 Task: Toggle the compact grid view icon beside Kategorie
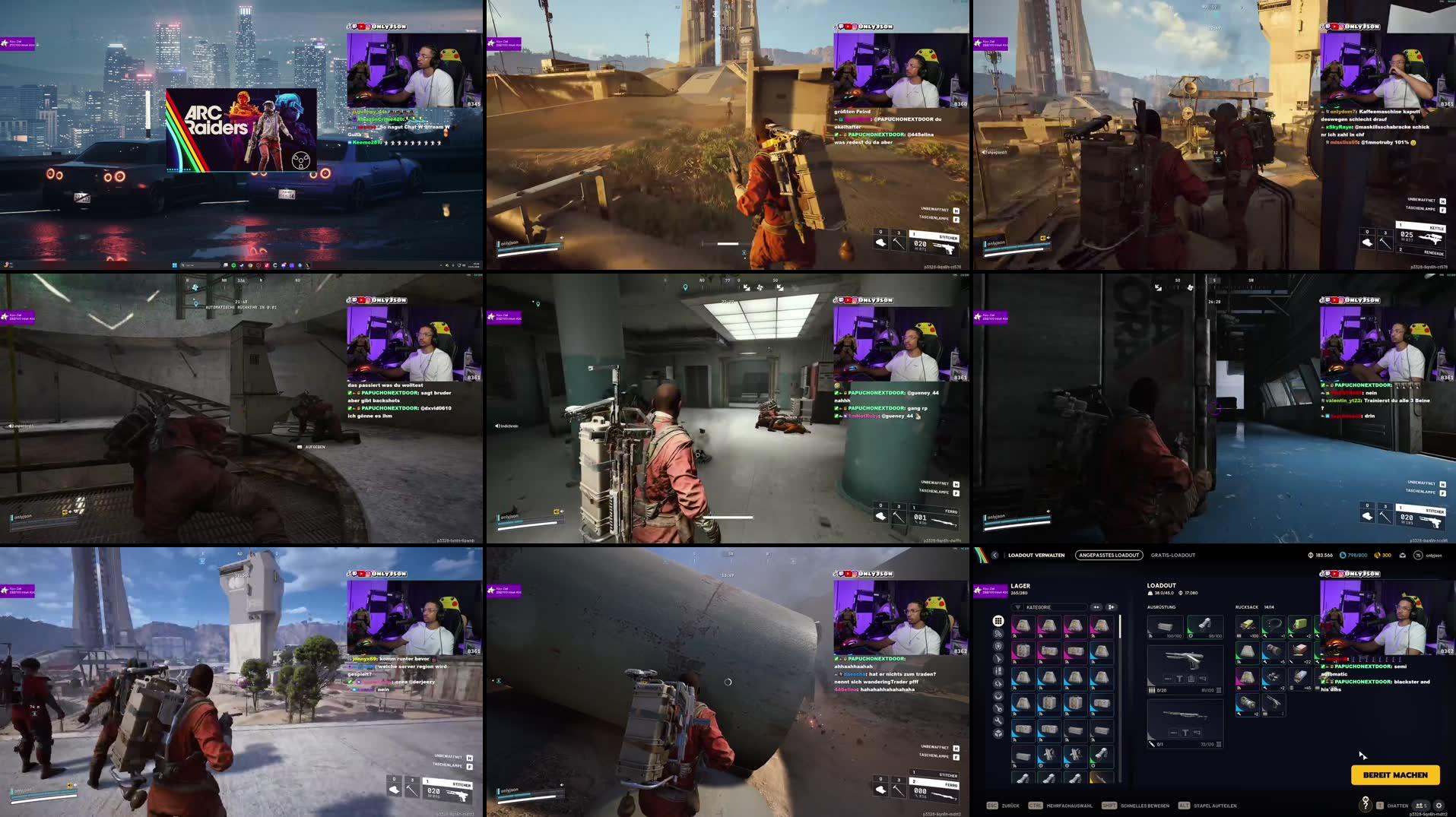pyautogui.click(x=1096, y=606)
